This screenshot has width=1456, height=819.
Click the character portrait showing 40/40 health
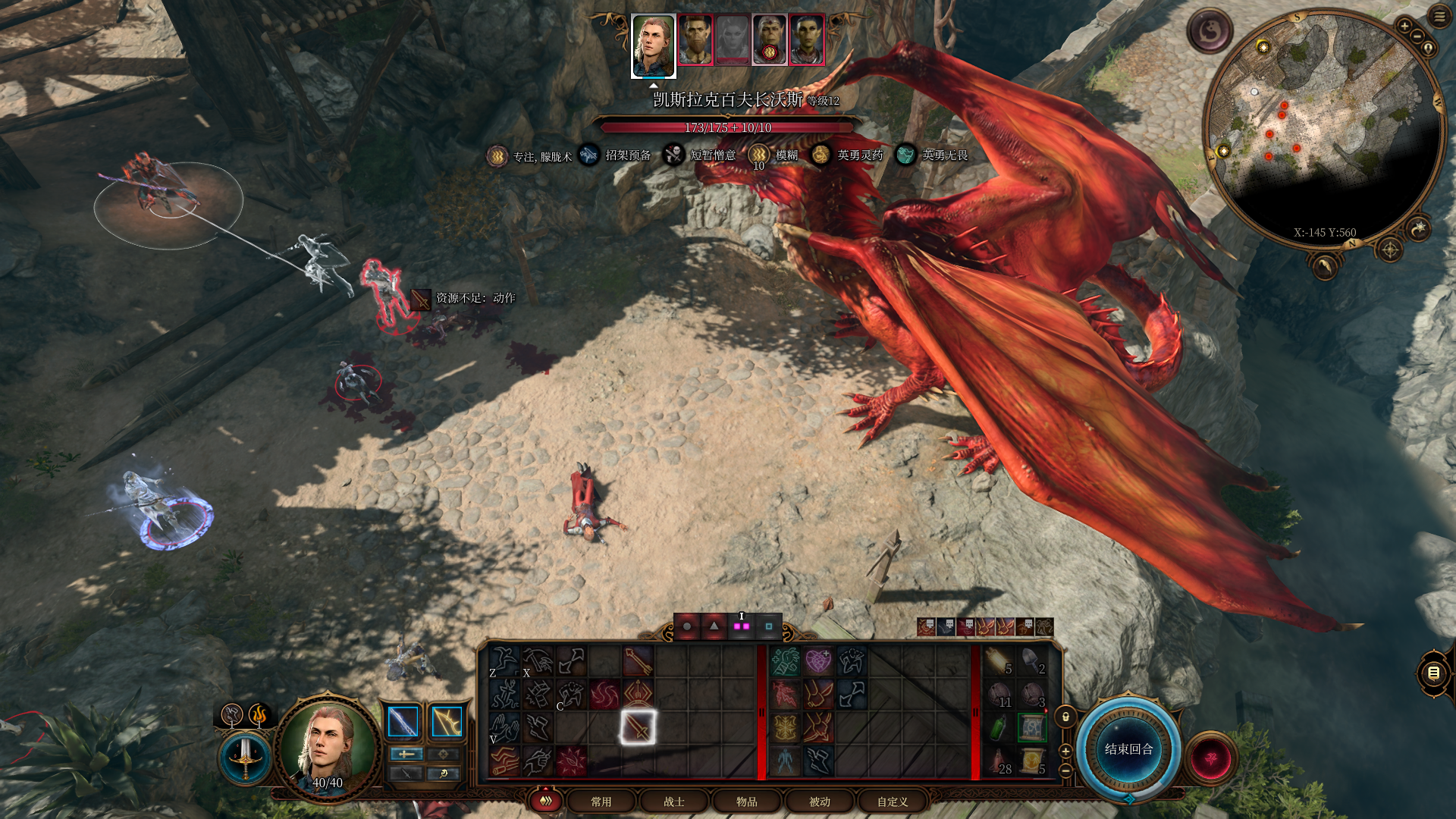[327, 747]
